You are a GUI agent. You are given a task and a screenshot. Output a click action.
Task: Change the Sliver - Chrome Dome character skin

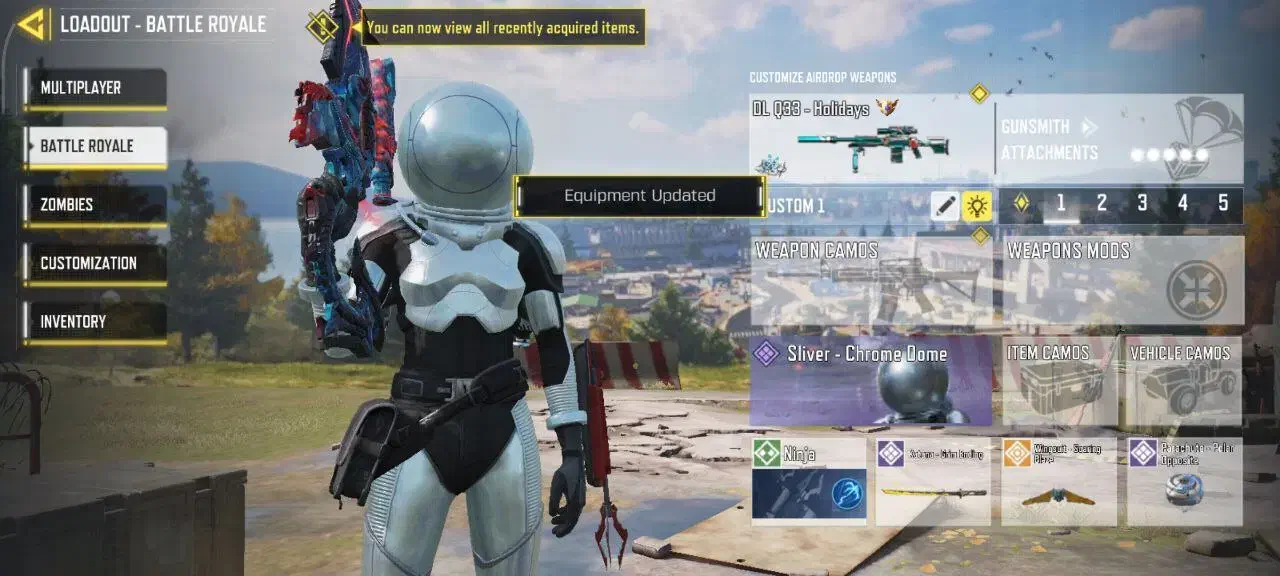click(870, 381)
